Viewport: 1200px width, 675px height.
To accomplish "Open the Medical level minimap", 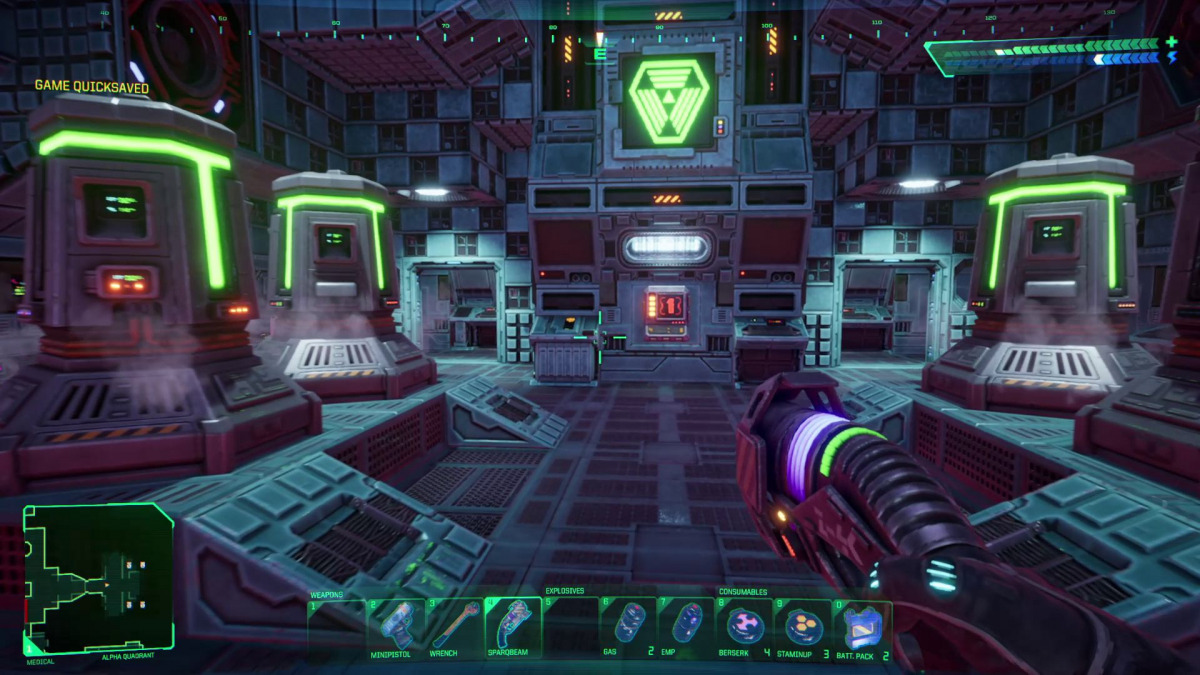I will (99, 579).
